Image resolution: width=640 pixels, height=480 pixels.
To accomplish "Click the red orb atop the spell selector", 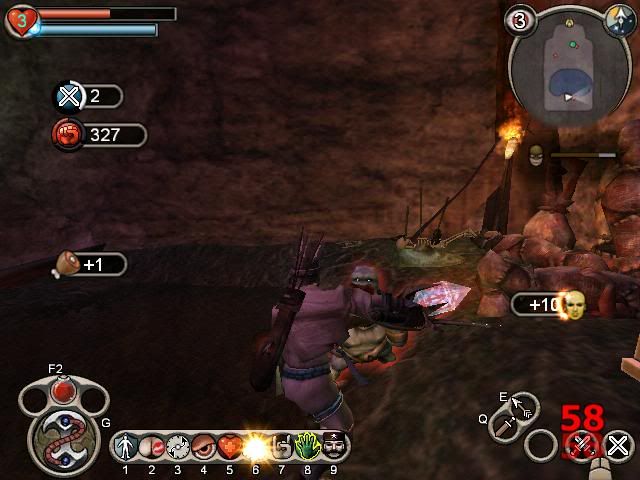I will coord(64,388).
